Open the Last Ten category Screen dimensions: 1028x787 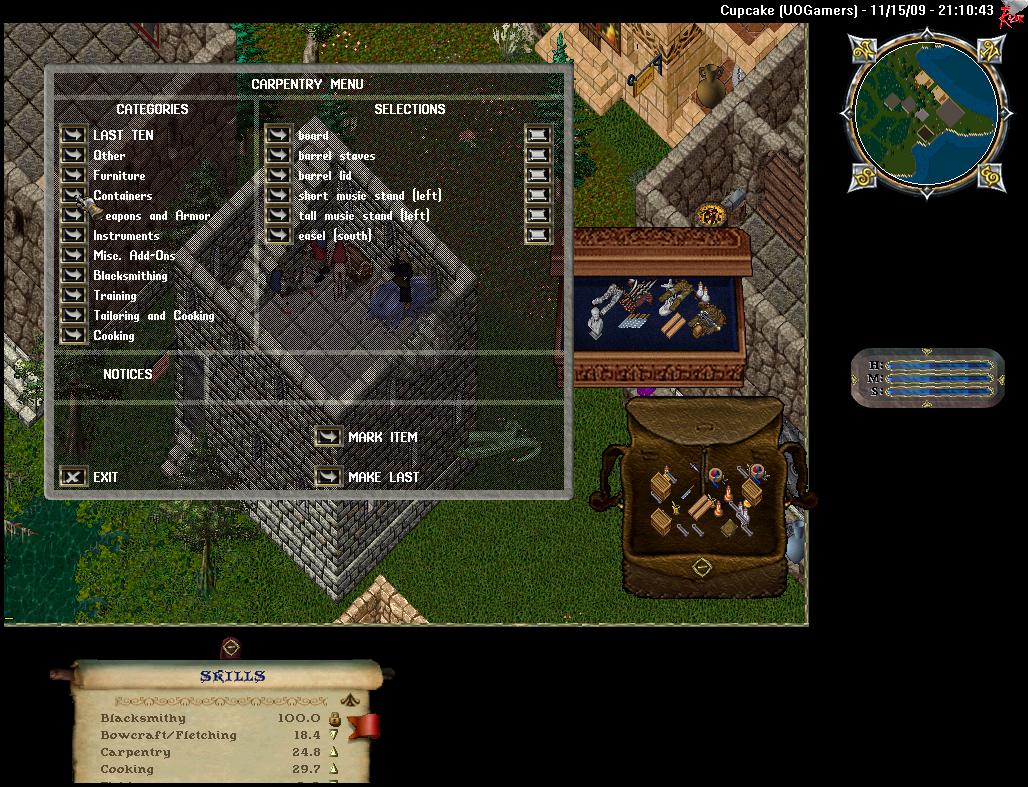click(x=73, y=135)
